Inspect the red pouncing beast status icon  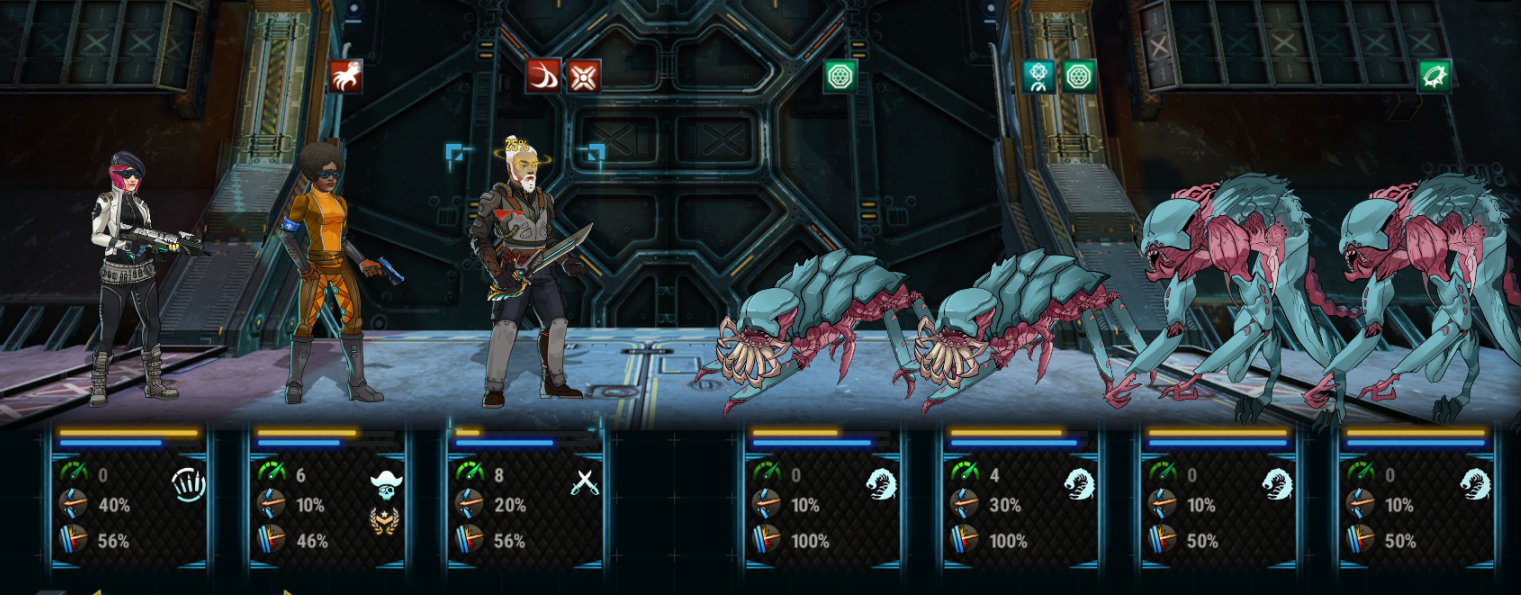[345, 77]
